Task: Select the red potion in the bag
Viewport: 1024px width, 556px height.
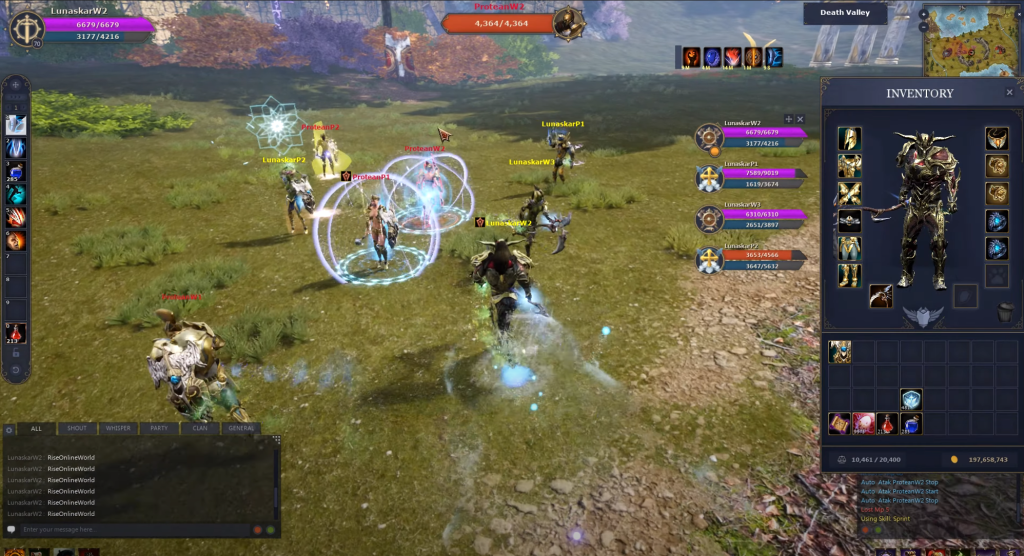Action: click(886, 424)
